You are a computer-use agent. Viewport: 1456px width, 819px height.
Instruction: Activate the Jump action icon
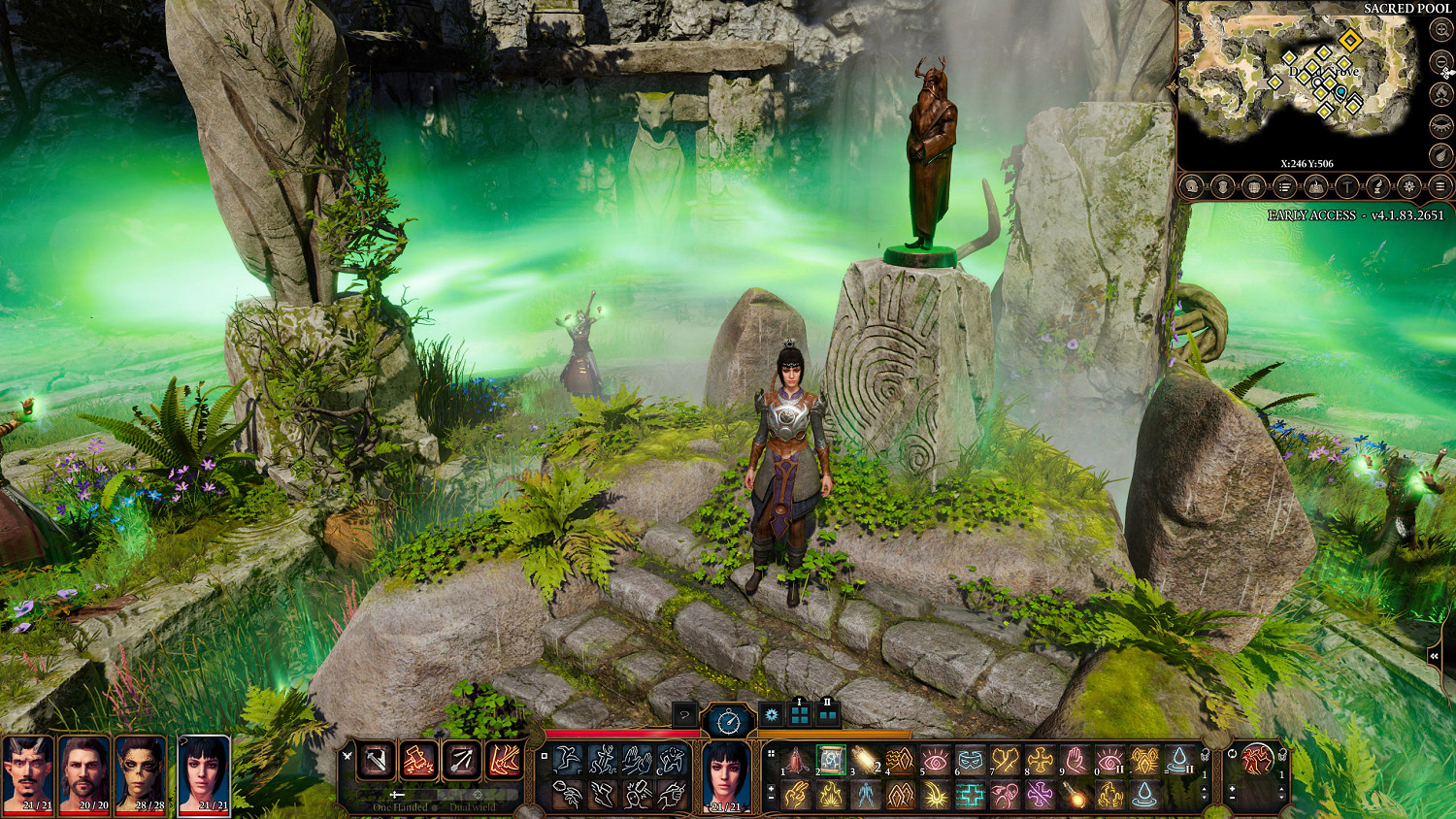[x=568, y=760]
